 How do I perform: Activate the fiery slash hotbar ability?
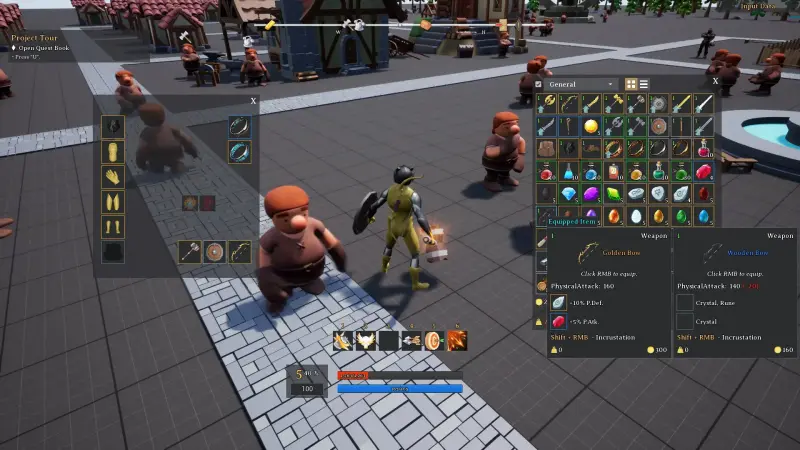click(x=457, y=341)
